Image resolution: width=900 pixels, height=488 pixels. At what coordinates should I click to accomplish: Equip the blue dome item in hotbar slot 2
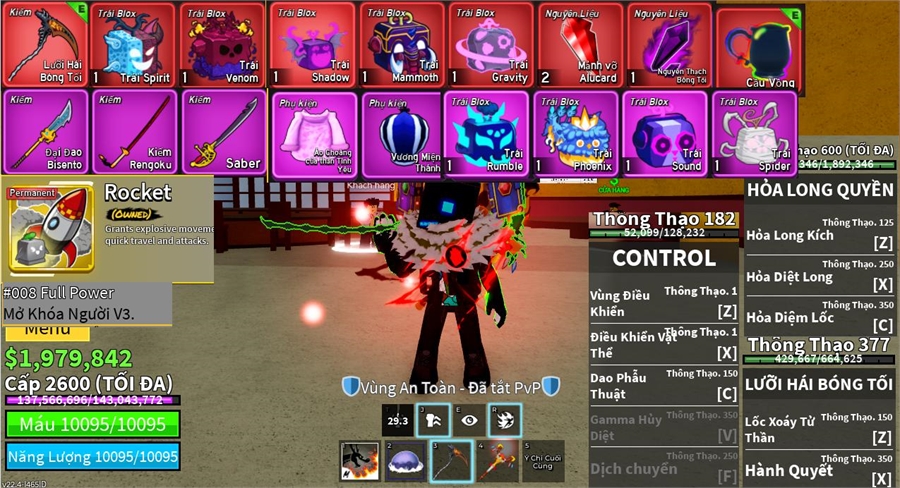pyautogui.click(x=405, y=461)
